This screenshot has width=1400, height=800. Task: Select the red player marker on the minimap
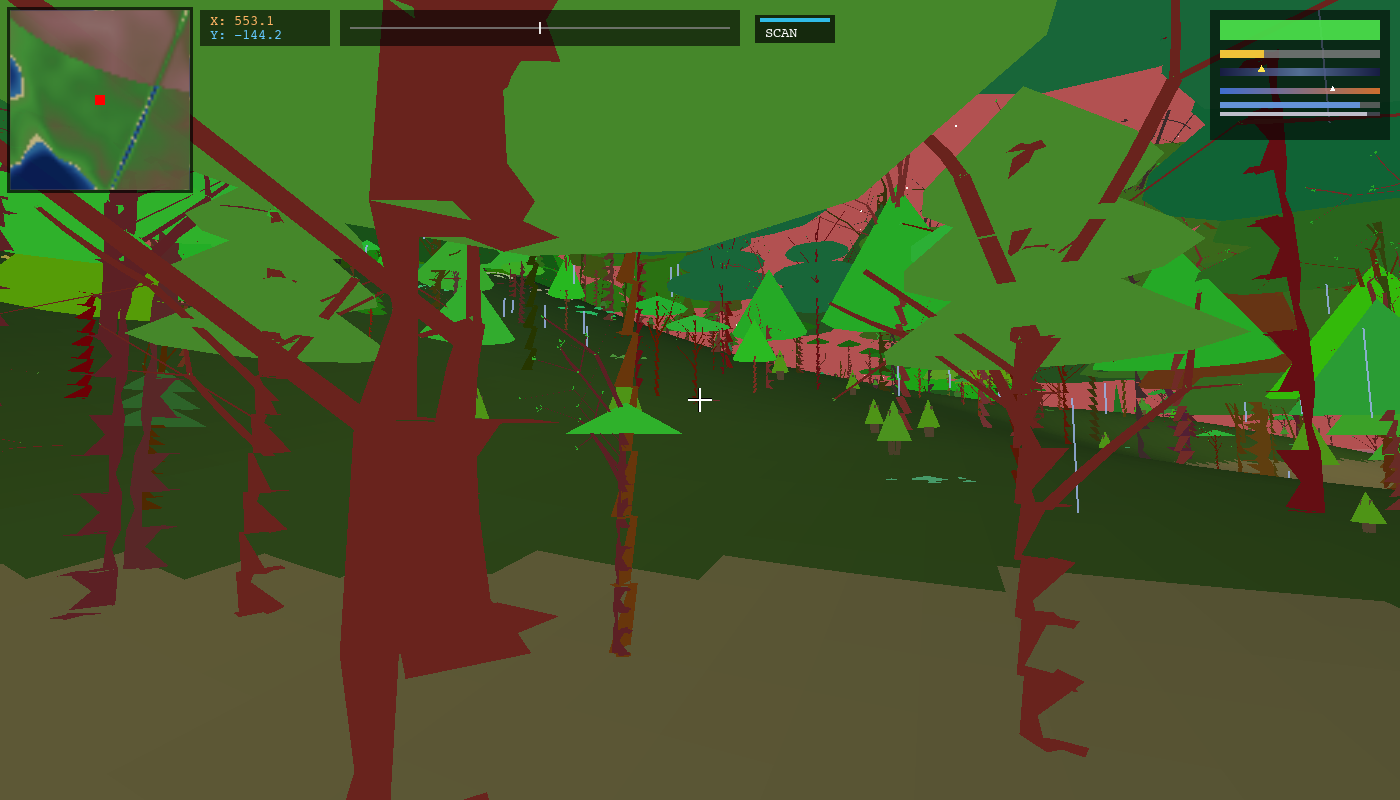98,99
